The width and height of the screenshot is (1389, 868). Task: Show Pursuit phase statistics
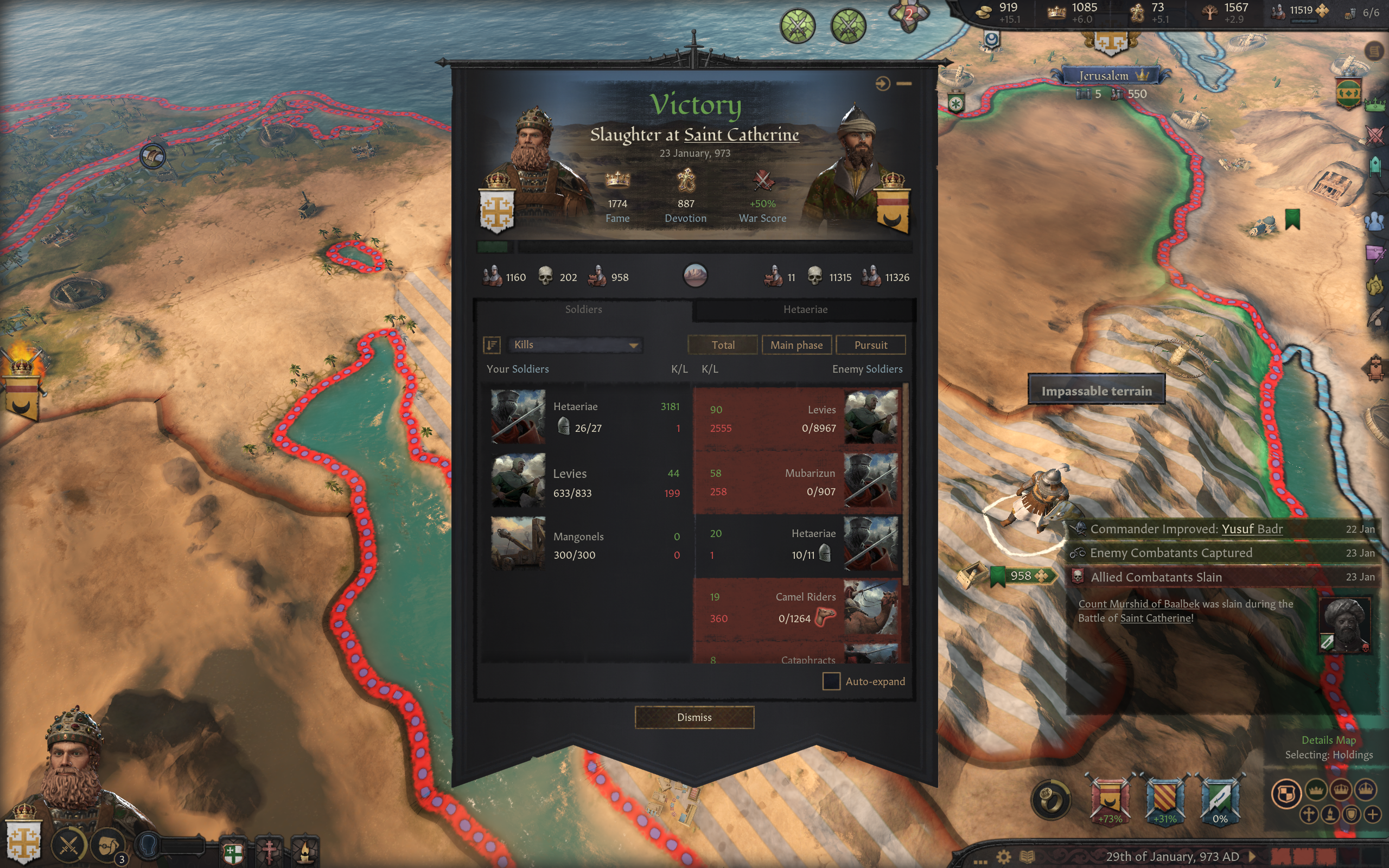(870, 345)
